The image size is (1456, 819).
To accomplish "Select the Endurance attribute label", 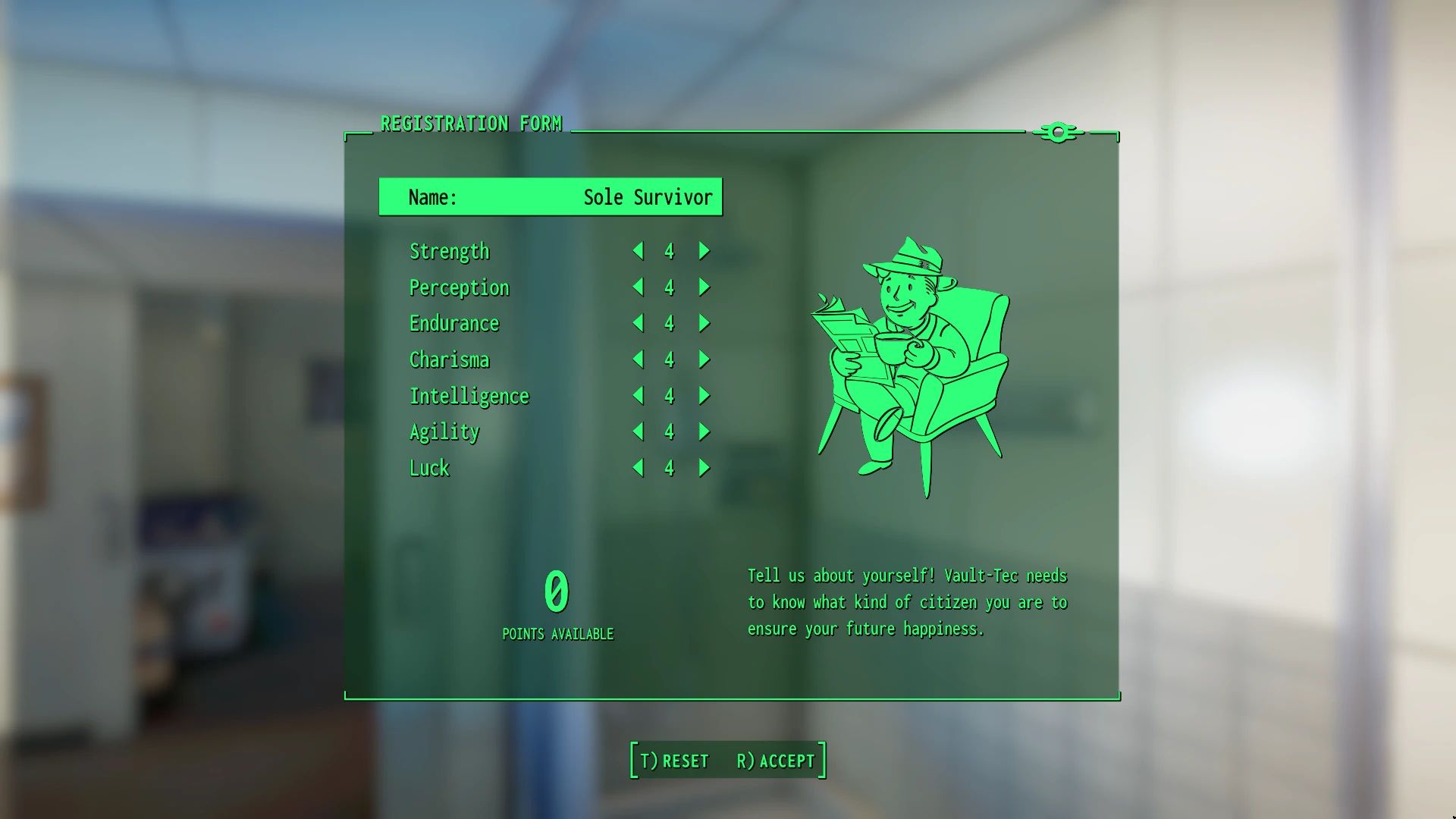I will (453, 323).
